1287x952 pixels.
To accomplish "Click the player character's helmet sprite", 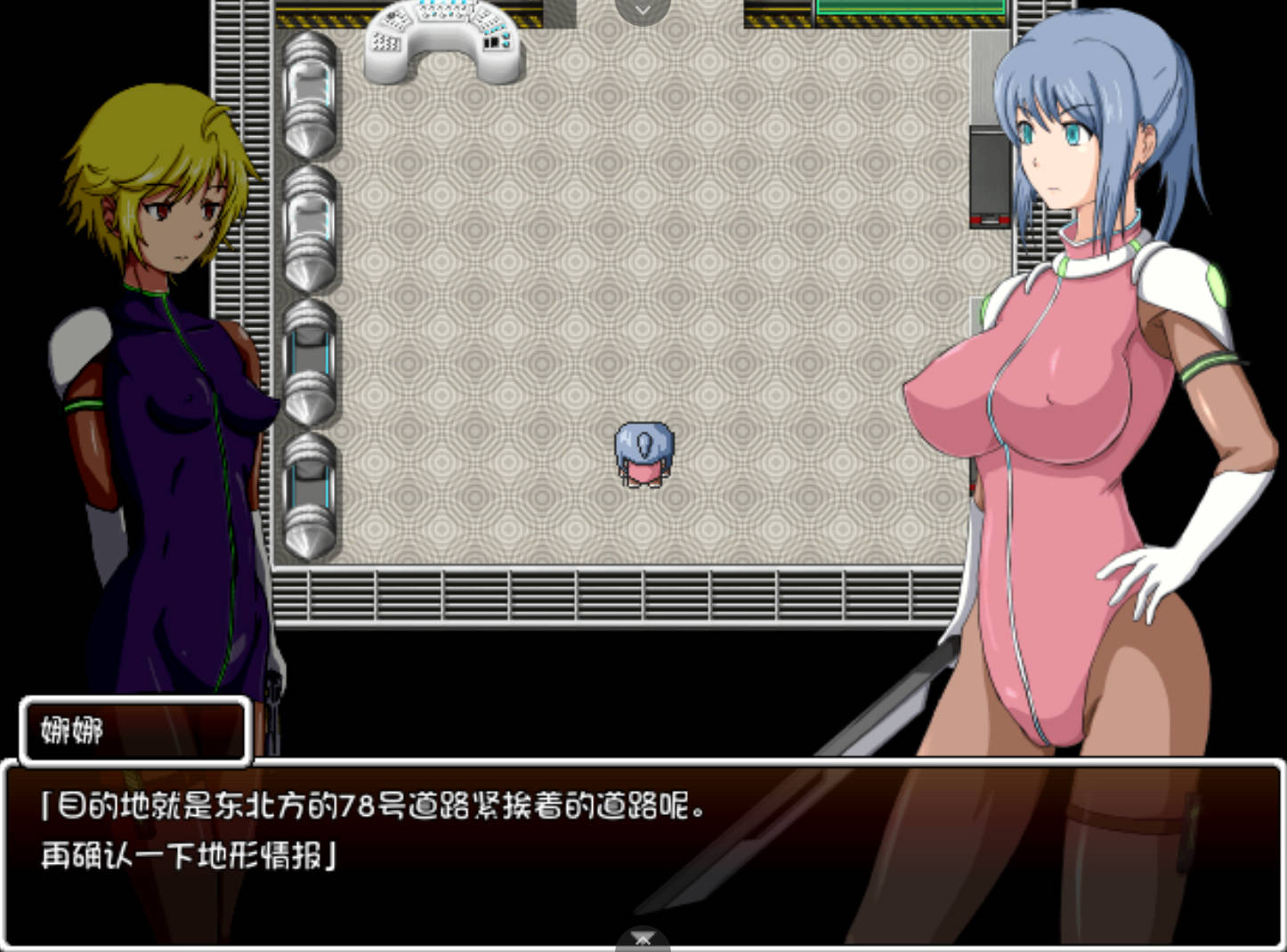I will tap(643, 440).
